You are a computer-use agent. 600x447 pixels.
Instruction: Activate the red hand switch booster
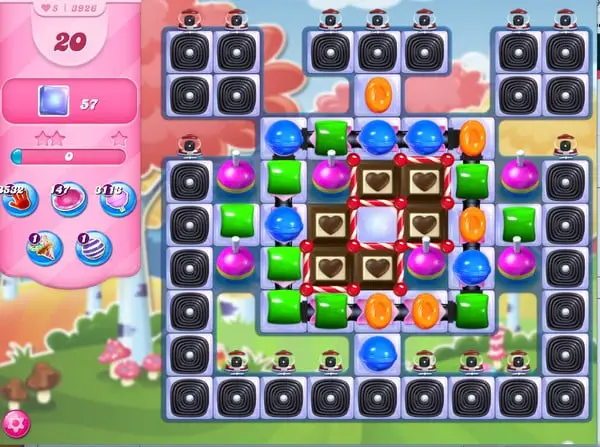pos(20,199)
